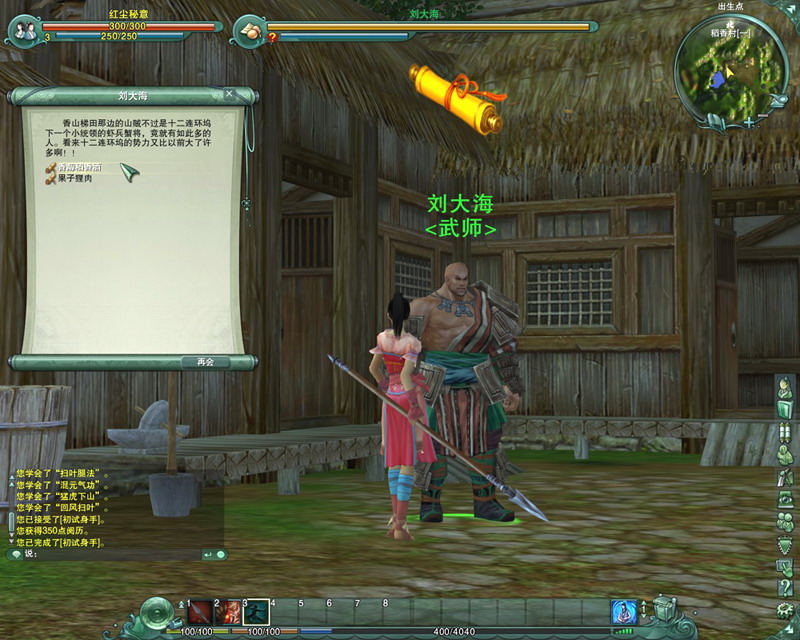Activate the first hotbar skill
This screenshot has height=640, width=800.
(x=200, y=611)
